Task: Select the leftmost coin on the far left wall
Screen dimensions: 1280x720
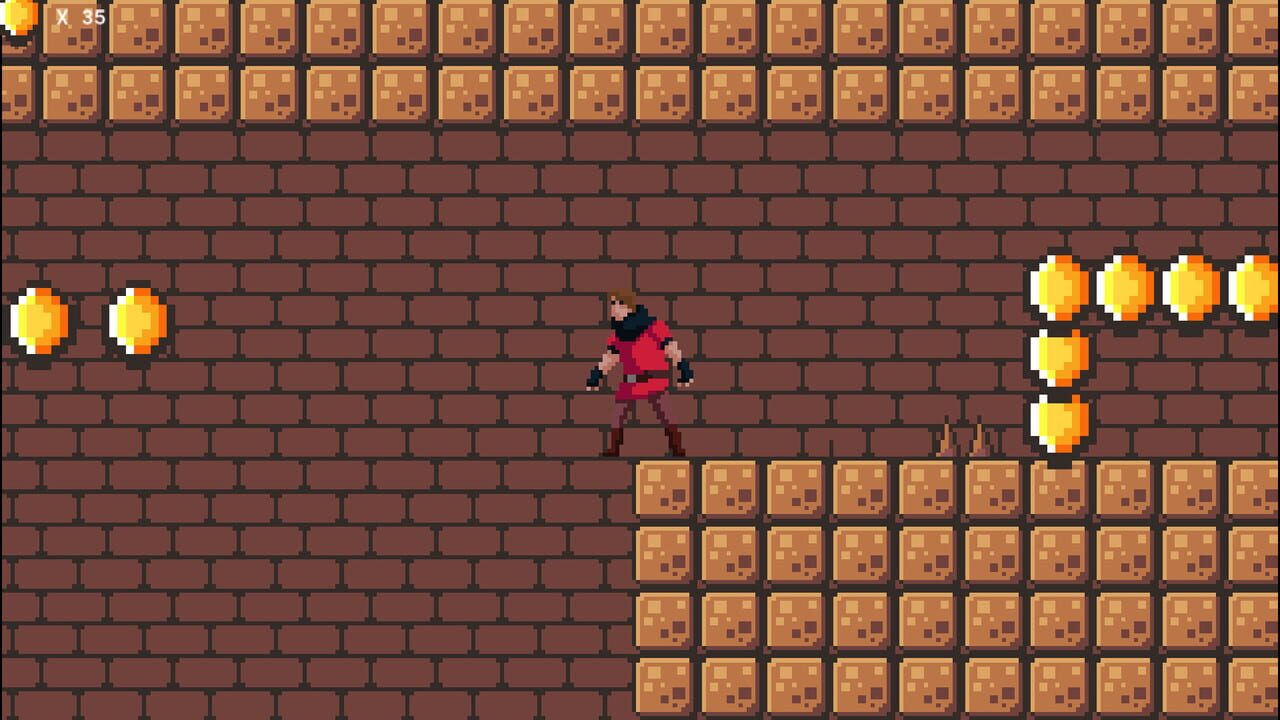Action: coord(36,320)
